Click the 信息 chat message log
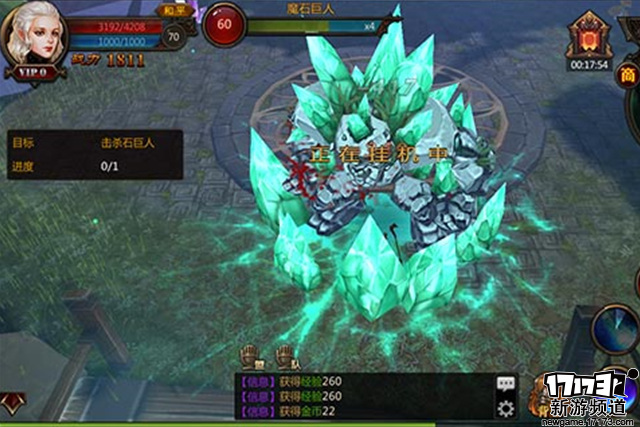640x427 pixels. tap(360, 396)
